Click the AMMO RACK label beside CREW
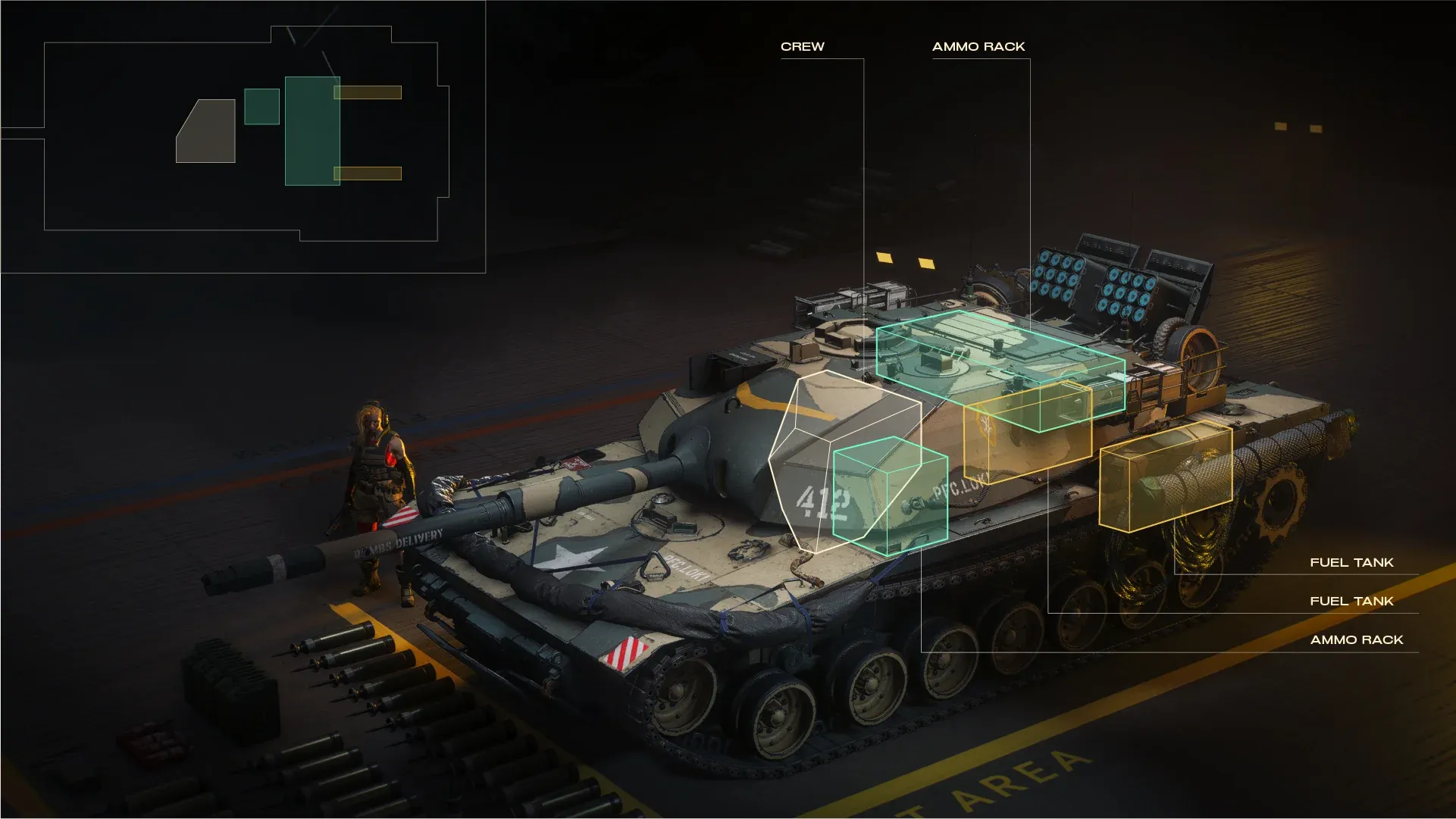 coord(978,47)
